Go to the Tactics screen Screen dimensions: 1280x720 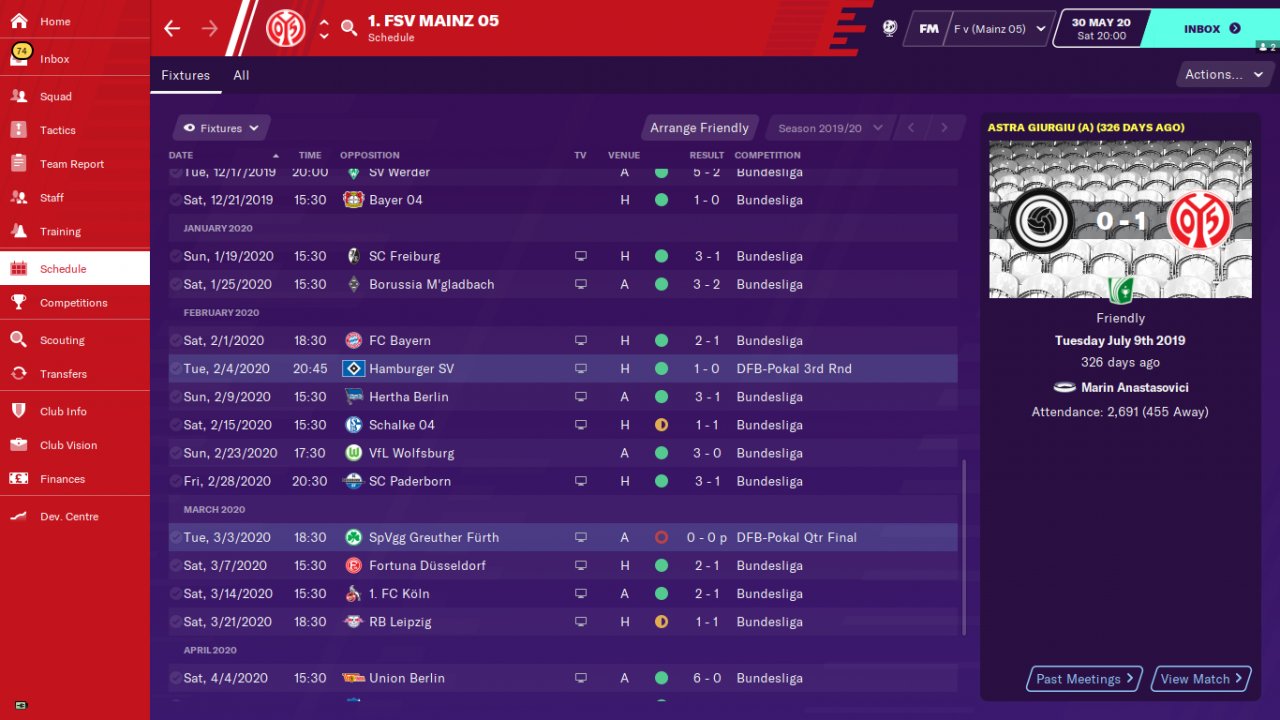(58, 131)
